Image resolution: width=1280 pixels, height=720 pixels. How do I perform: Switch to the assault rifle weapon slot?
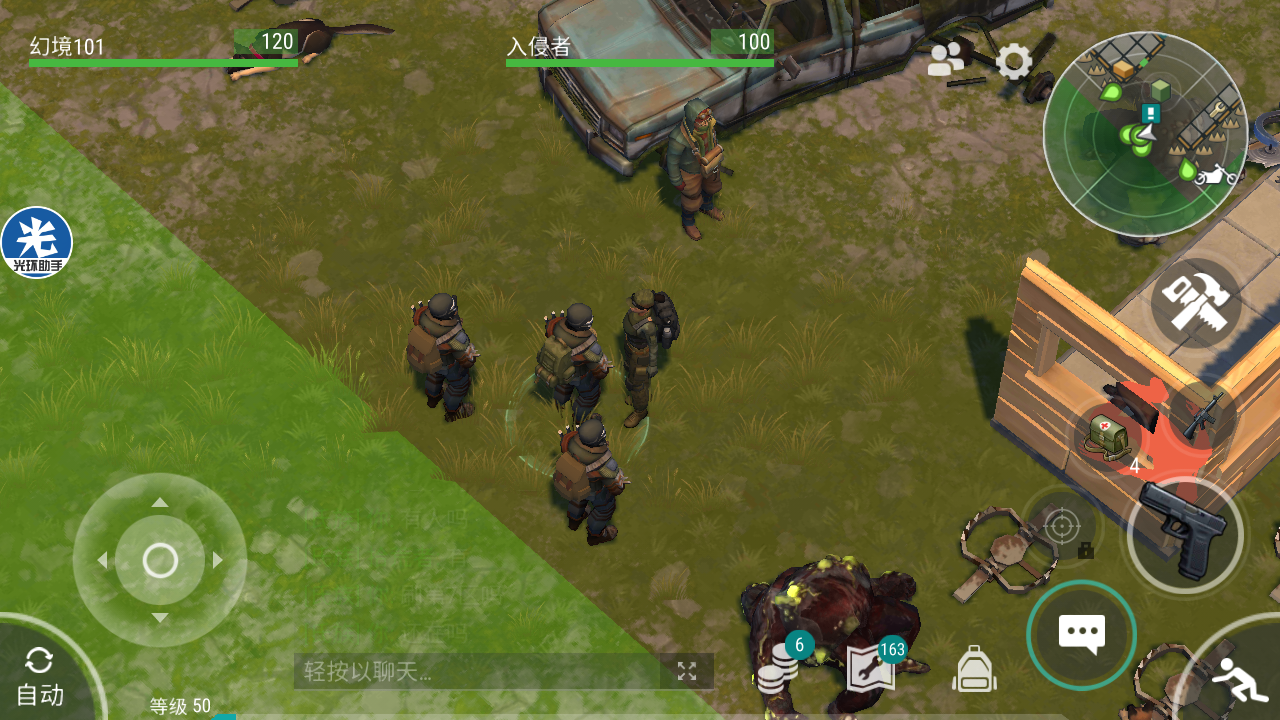tap(1203, 415)
